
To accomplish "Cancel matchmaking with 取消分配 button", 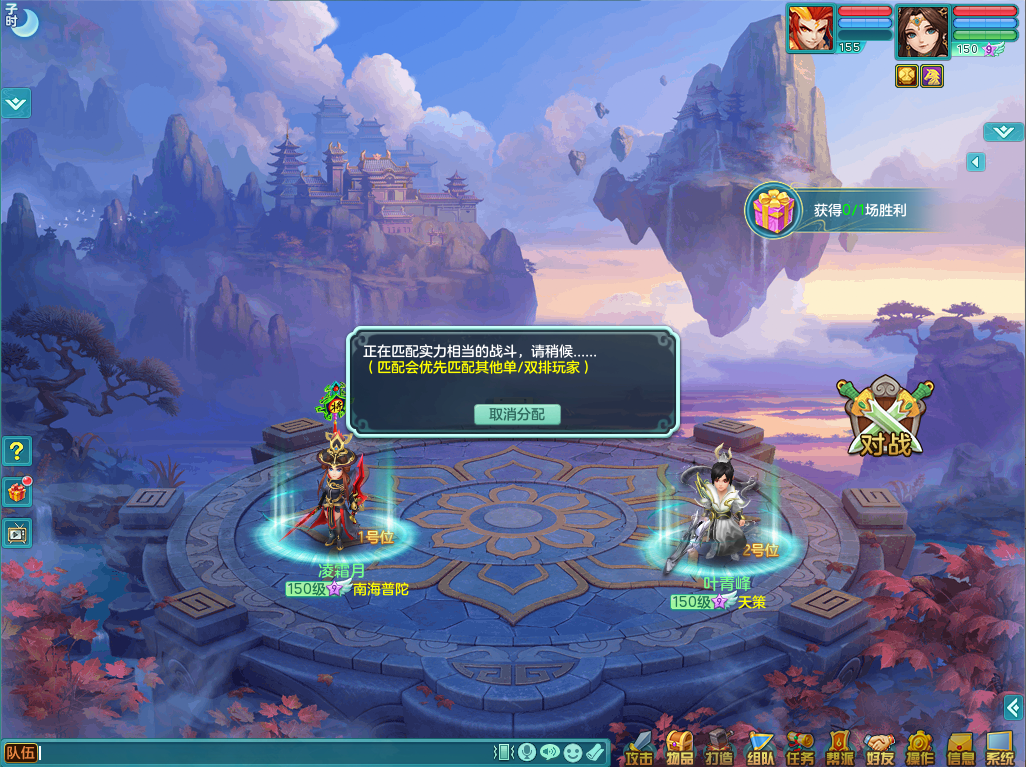I will tap(517, 414).
